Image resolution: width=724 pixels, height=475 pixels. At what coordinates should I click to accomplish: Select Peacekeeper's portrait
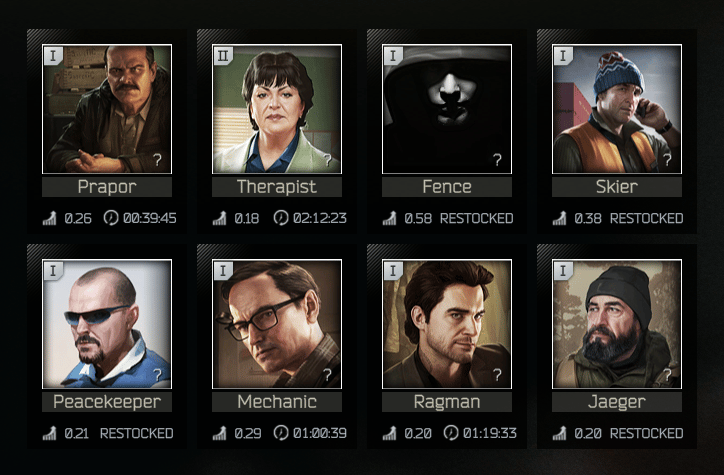[x=107, y=323]
